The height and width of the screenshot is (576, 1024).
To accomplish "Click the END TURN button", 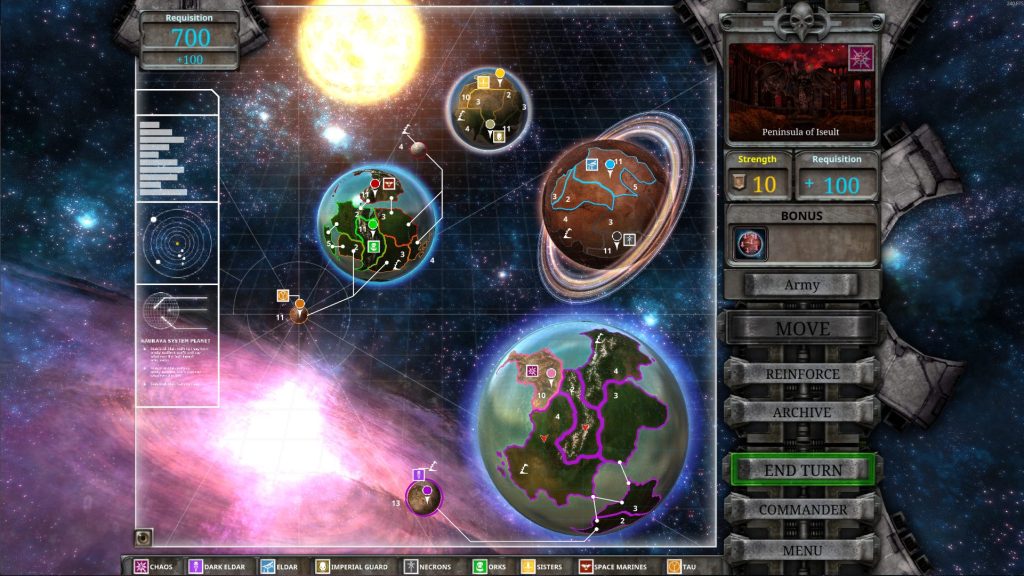I will tap(803, 469).
